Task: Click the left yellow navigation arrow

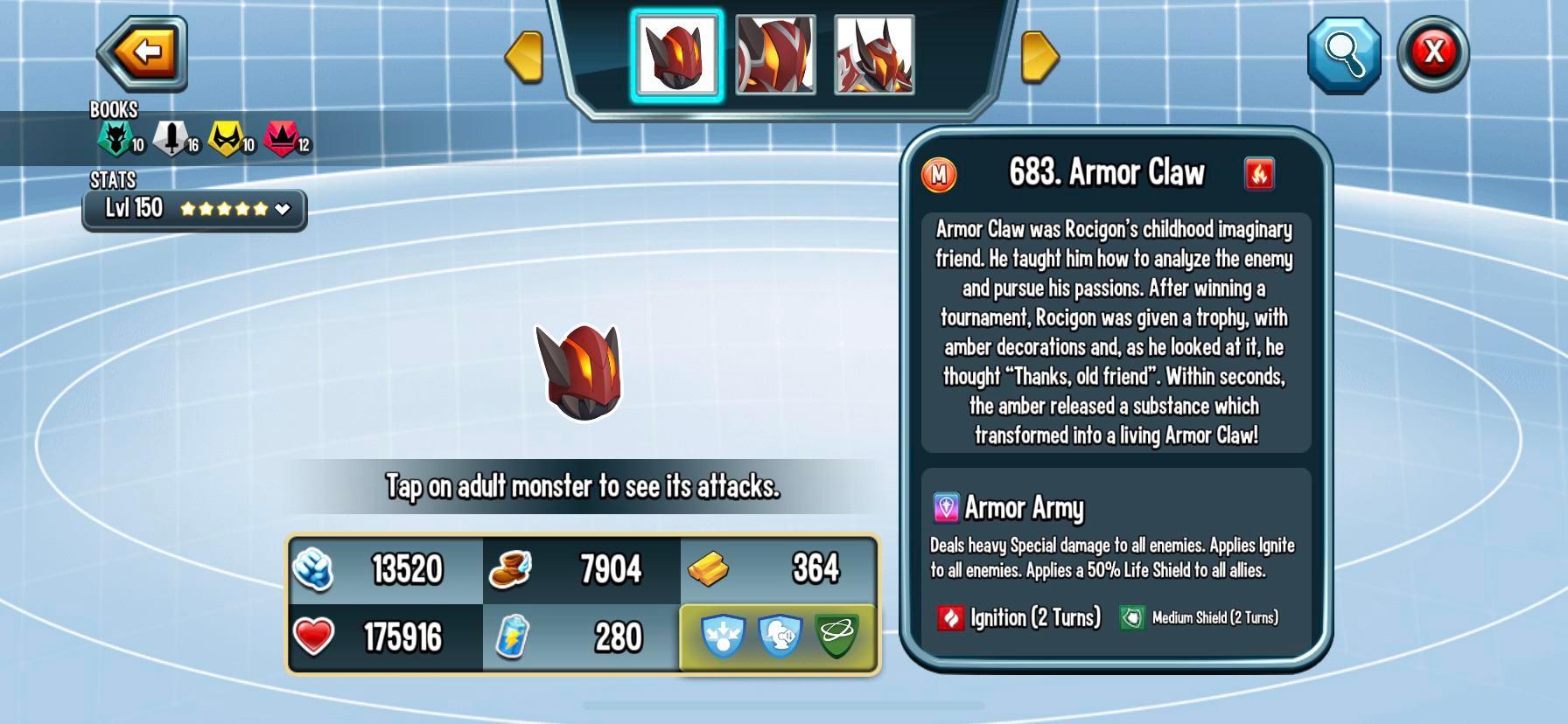Action: pyautogui.click(x=524, y=57)
